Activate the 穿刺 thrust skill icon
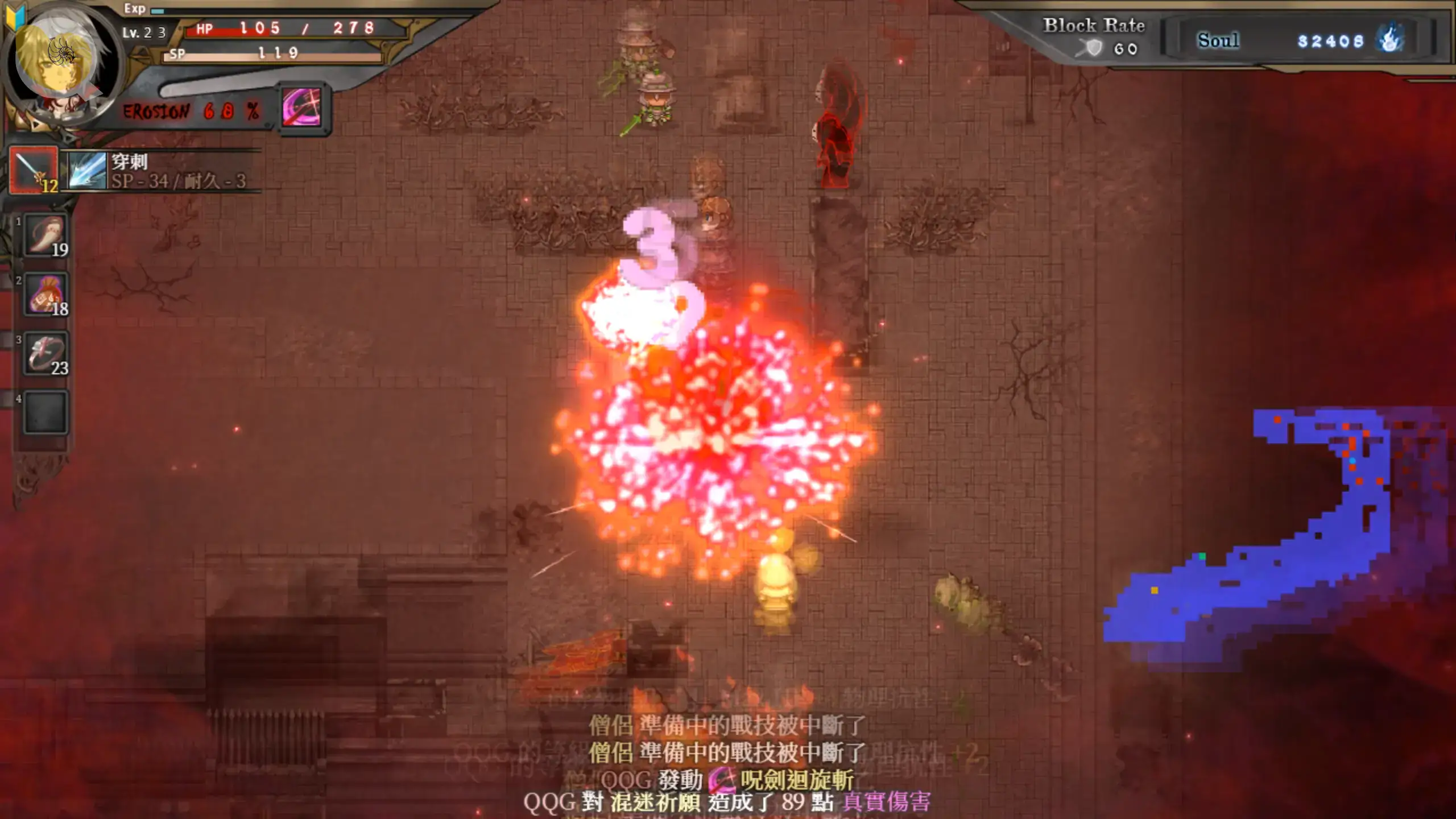The image size is (1456, 819). (x=87, y=170)
